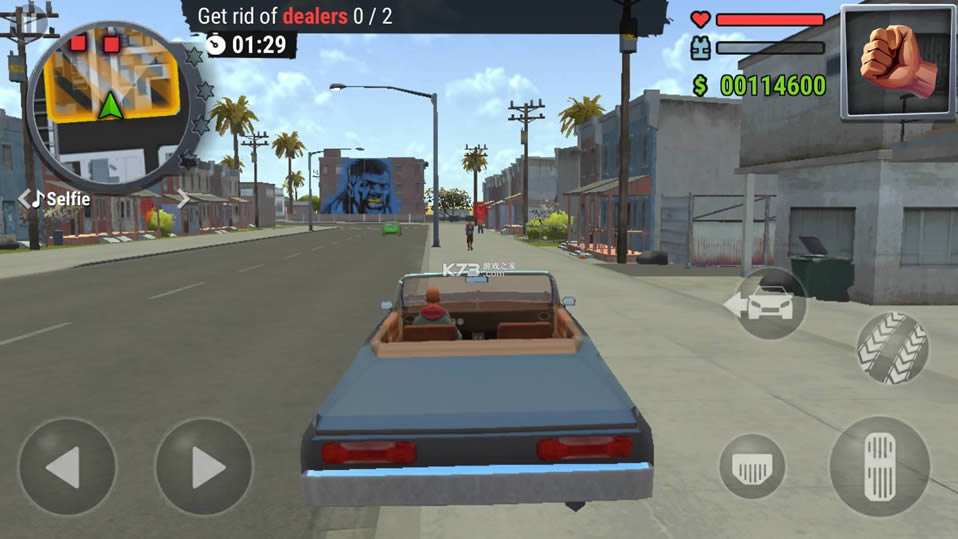The height and width of the screenshot is (539, 958).
Task: Select the 'Get rid of dealers' objective banner
Action: (295, 16)
